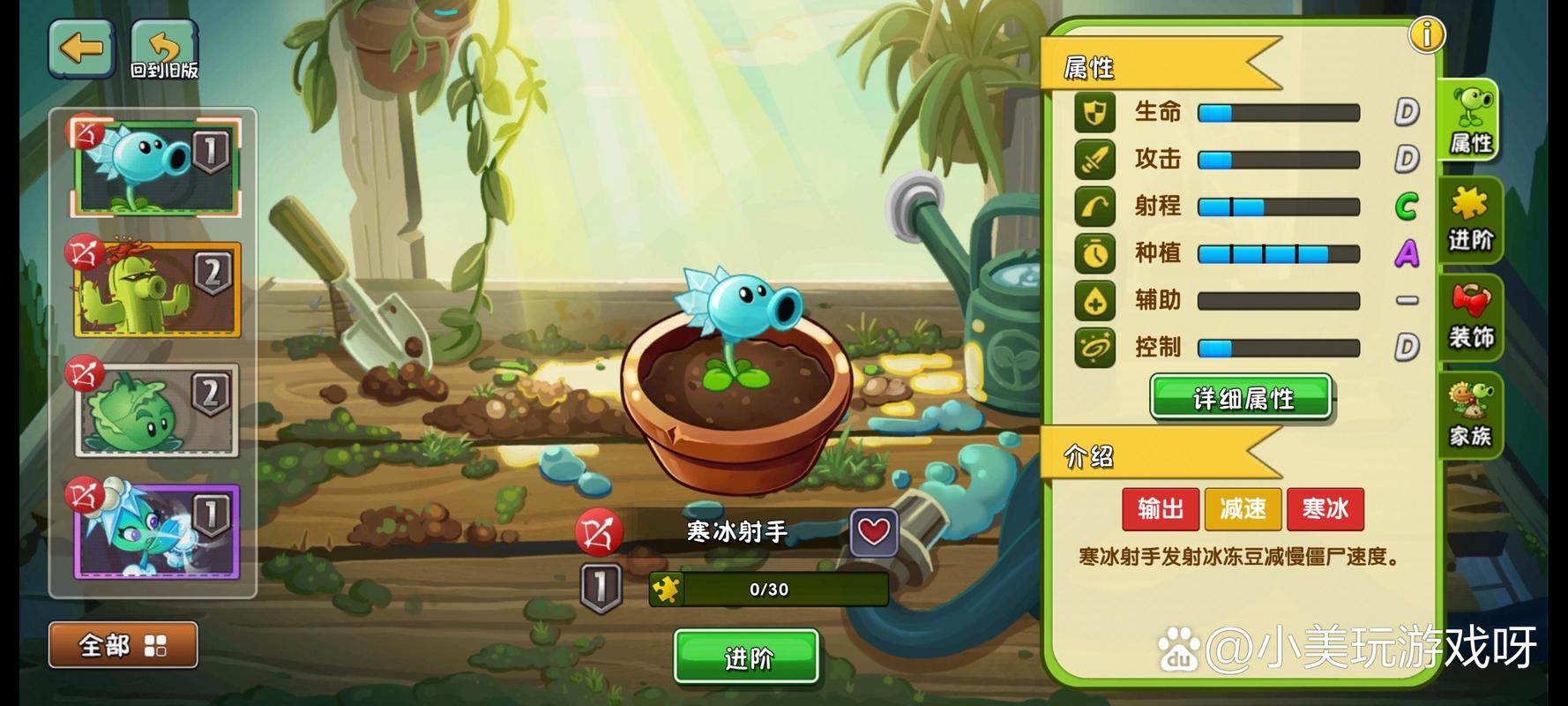Open the 装饰 decoration tab
The image size is (1568, 706).
[1470, 318]
